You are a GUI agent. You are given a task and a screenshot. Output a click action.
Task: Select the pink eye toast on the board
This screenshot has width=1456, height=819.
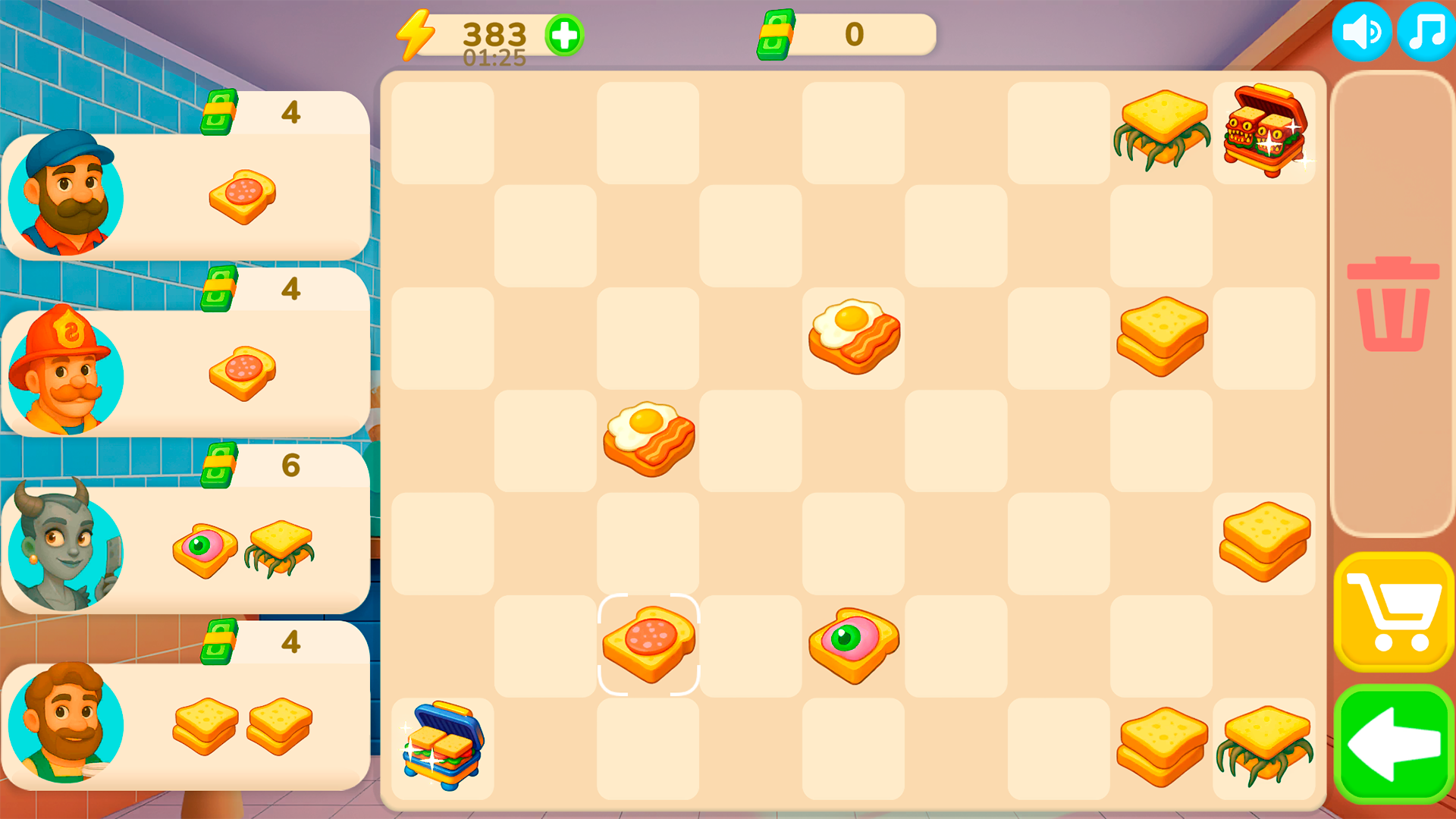click(x=854, y=645)
